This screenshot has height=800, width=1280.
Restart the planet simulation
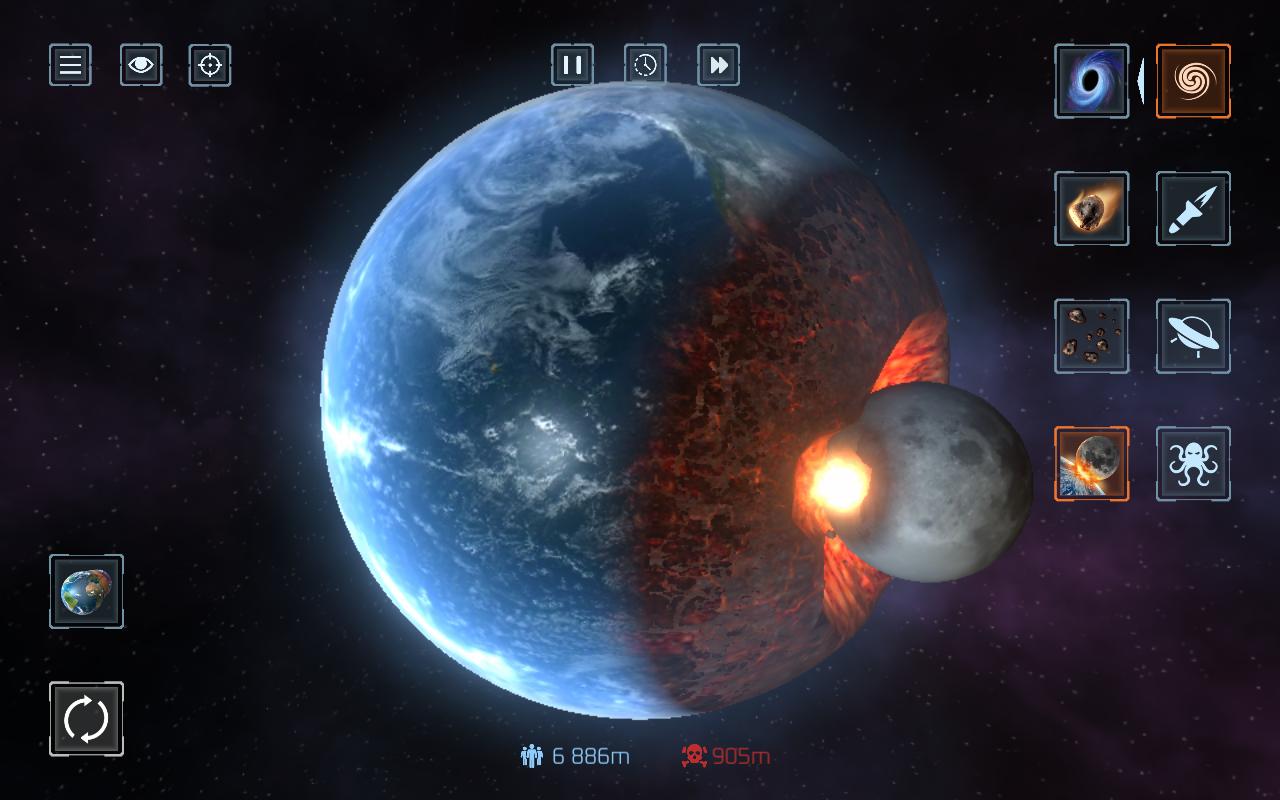coord(85,718)
